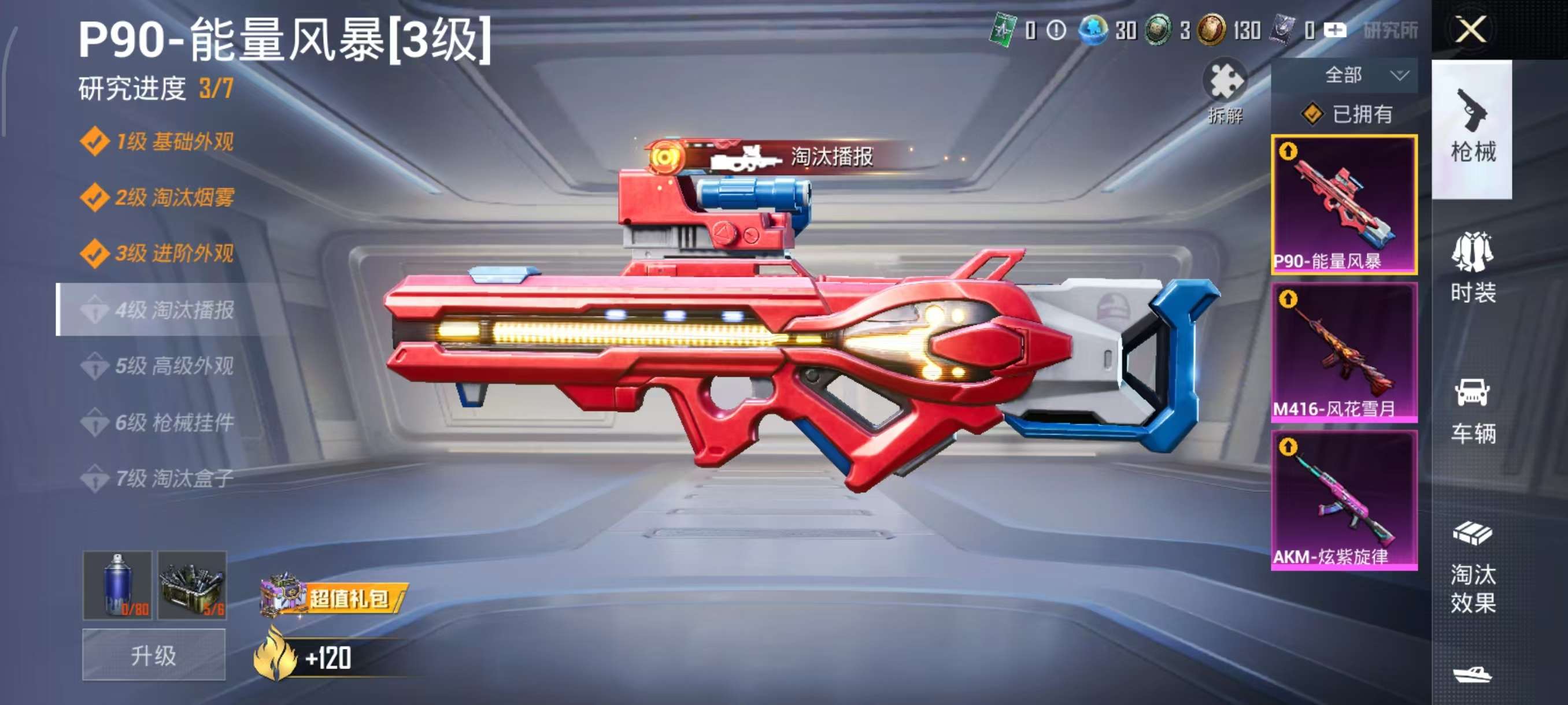The height and width of the screenshot is (705, 1568).
Task: Toggle the 已拥有 owned filter
Action: 1358,116
